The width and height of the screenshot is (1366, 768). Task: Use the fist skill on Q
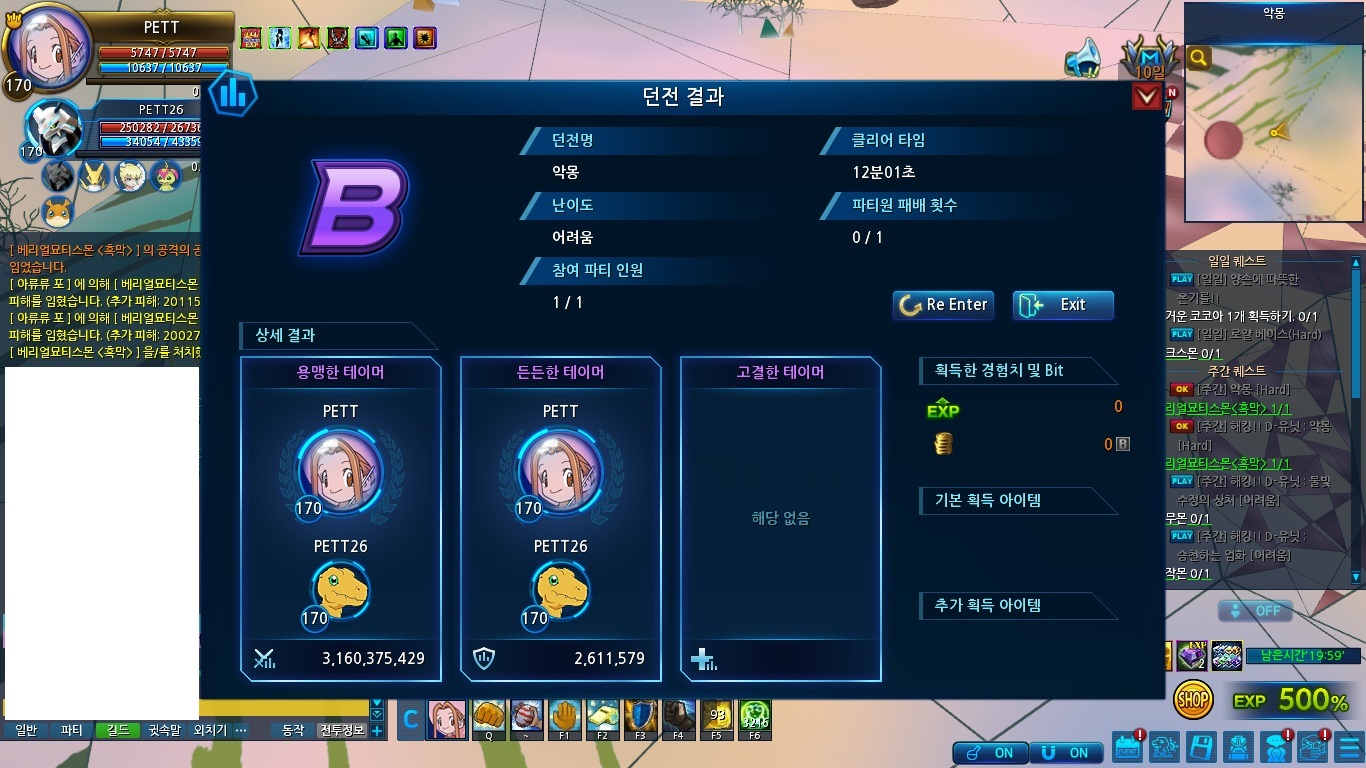(x=489, y=719)
